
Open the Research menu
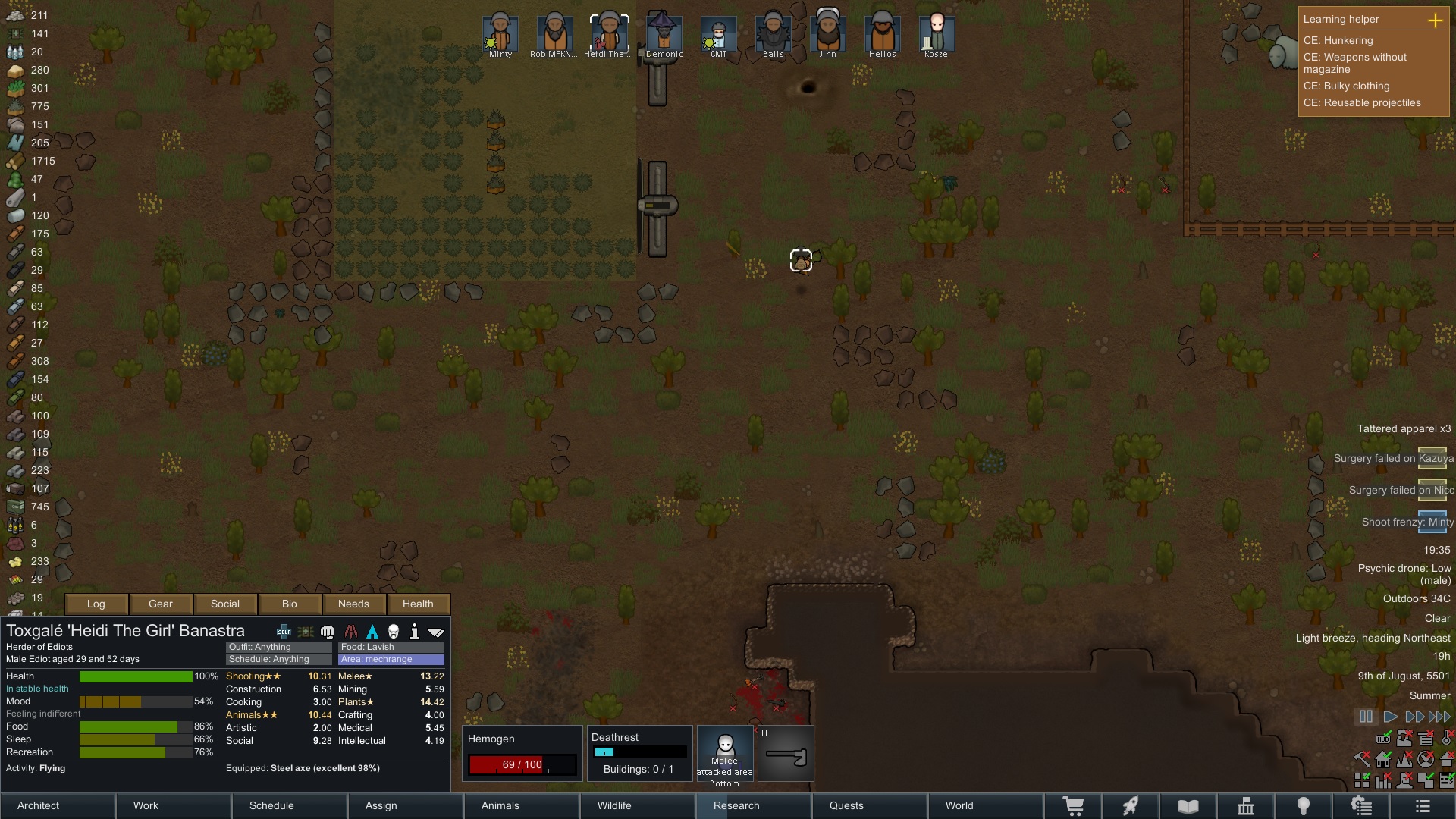point(736,805)
